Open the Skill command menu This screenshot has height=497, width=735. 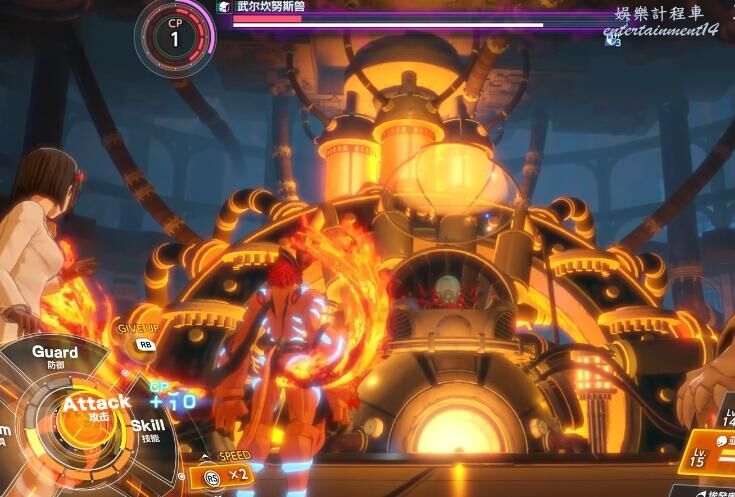point(148,430)
